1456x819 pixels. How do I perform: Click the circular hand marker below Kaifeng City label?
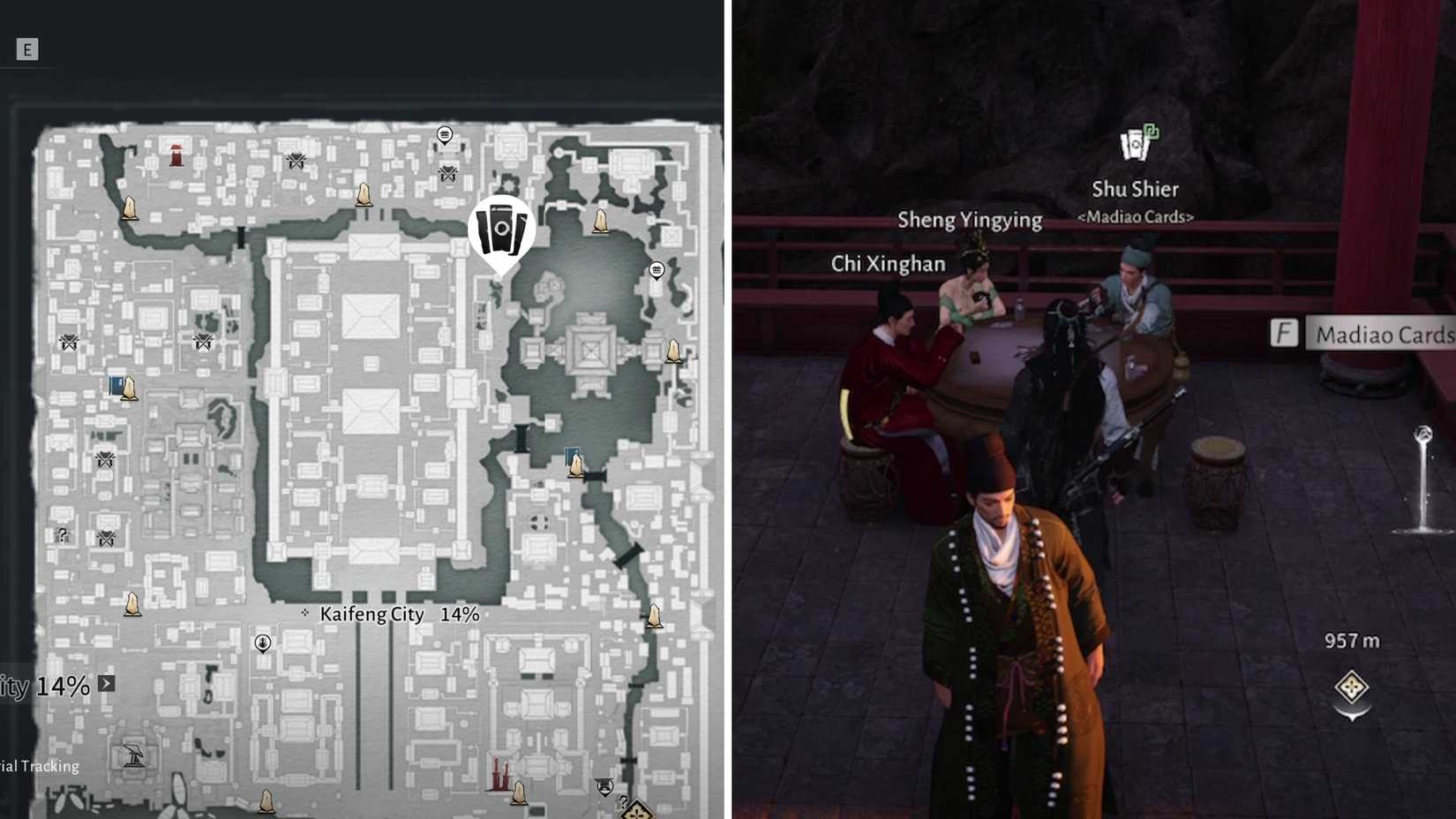261,642
